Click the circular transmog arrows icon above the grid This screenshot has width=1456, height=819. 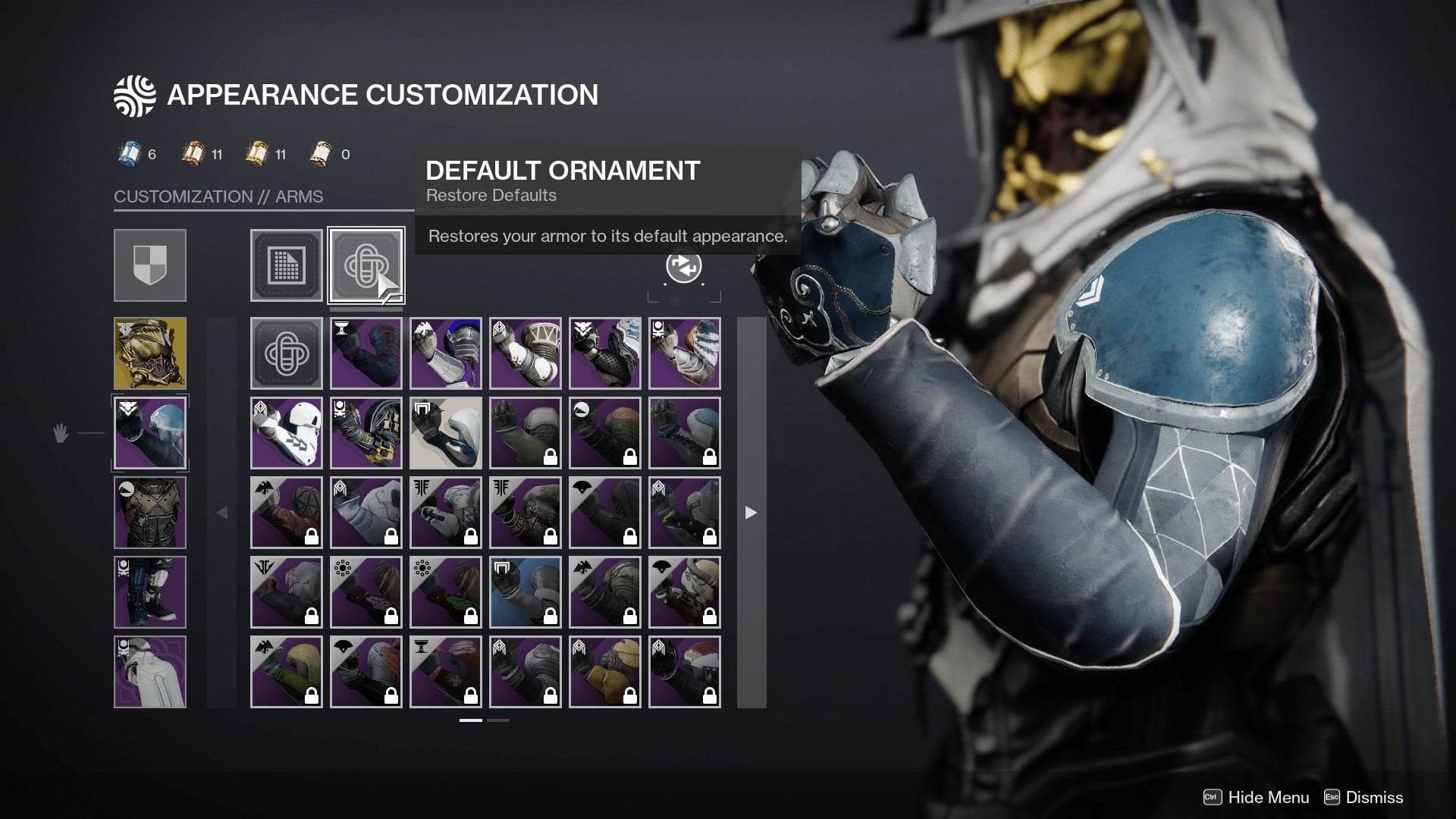pos(683,267)
